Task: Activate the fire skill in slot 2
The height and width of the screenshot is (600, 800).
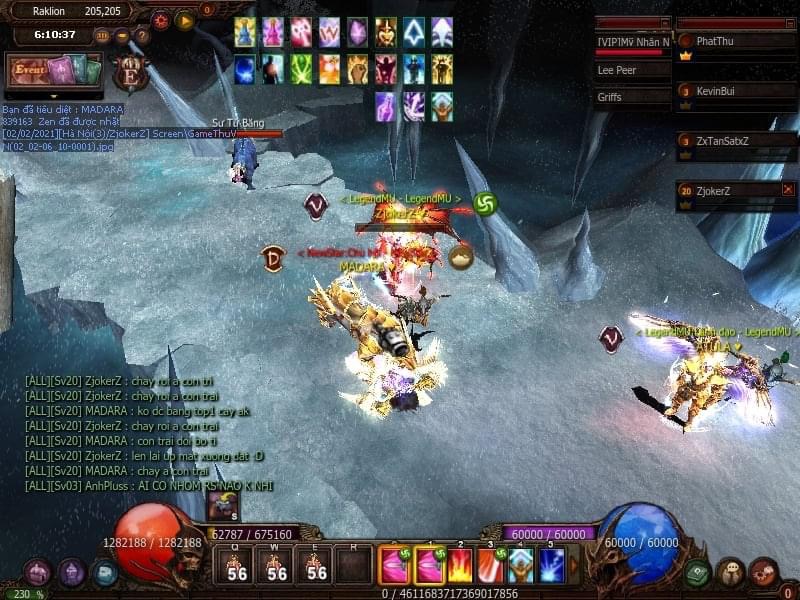Action: click(460, 566)
